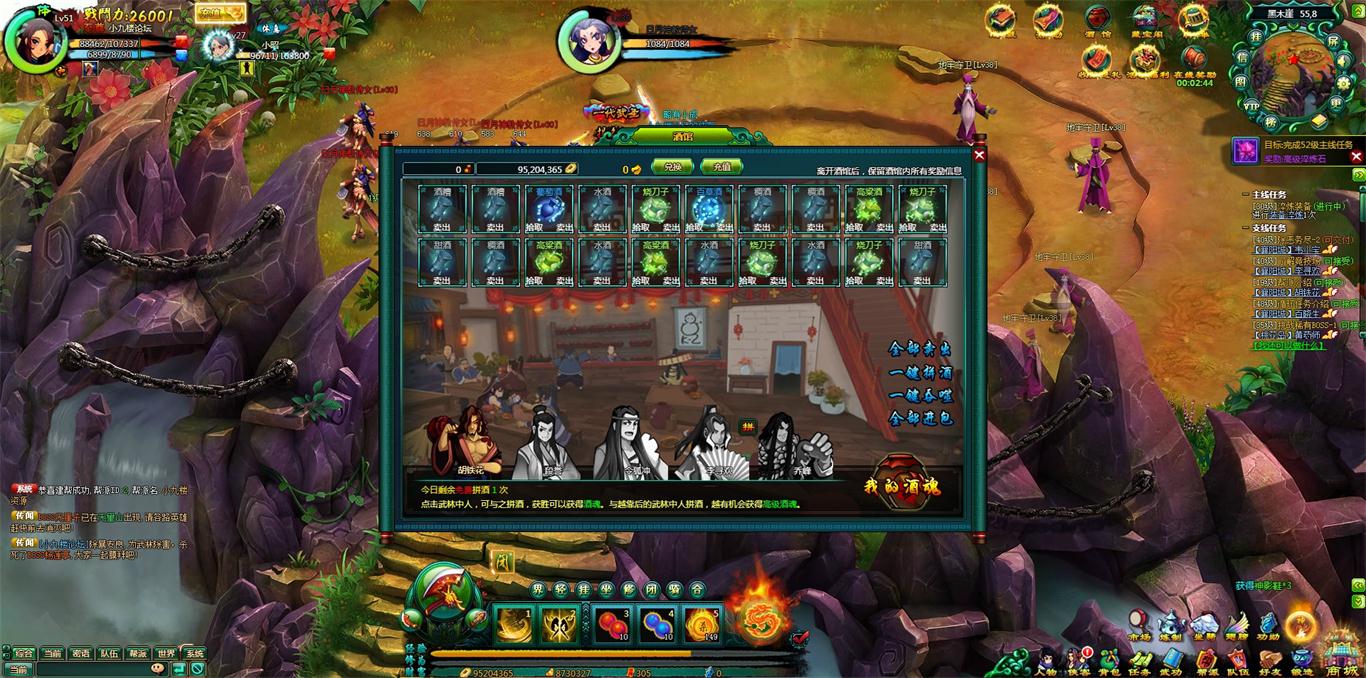Switch chat to the 帮派 channel tab
1366x678 pixels.
tap(137, 653)
